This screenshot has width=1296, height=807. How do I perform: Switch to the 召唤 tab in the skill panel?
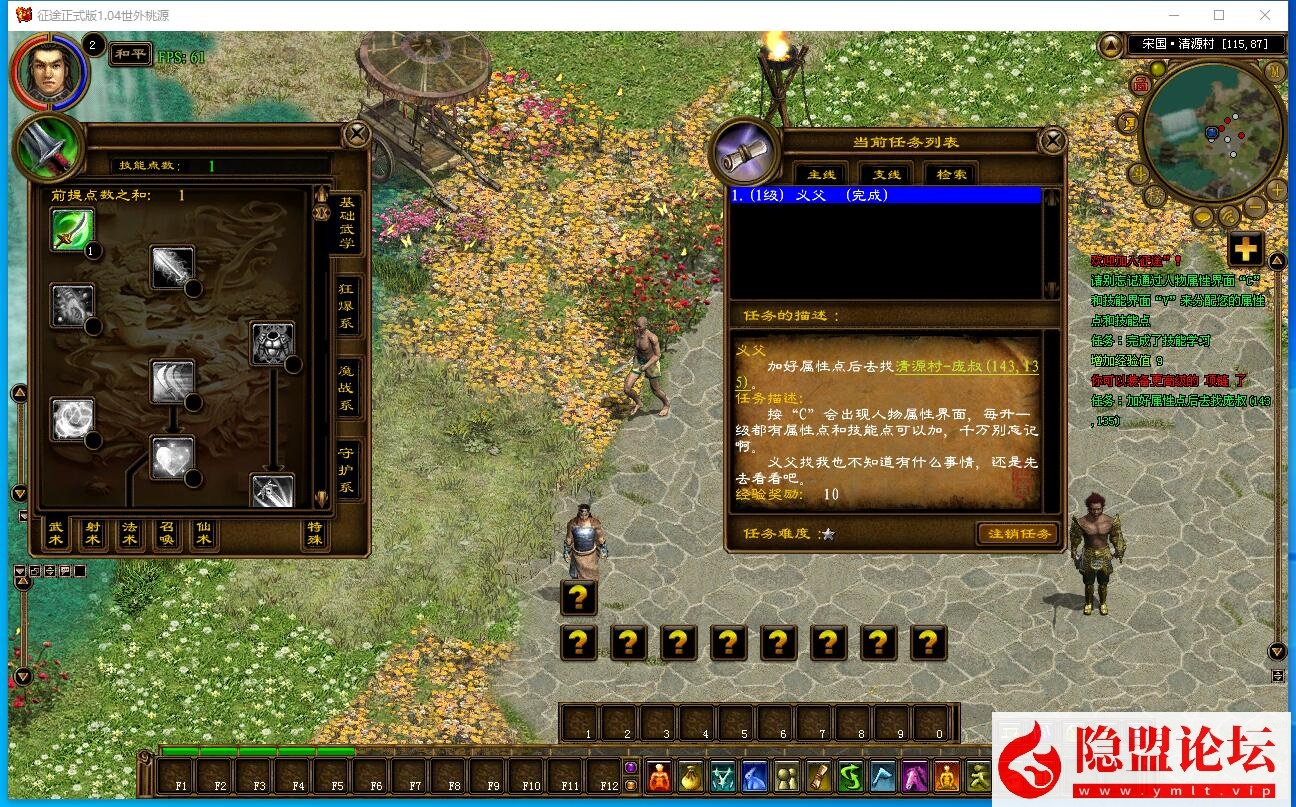coord(165,535)
